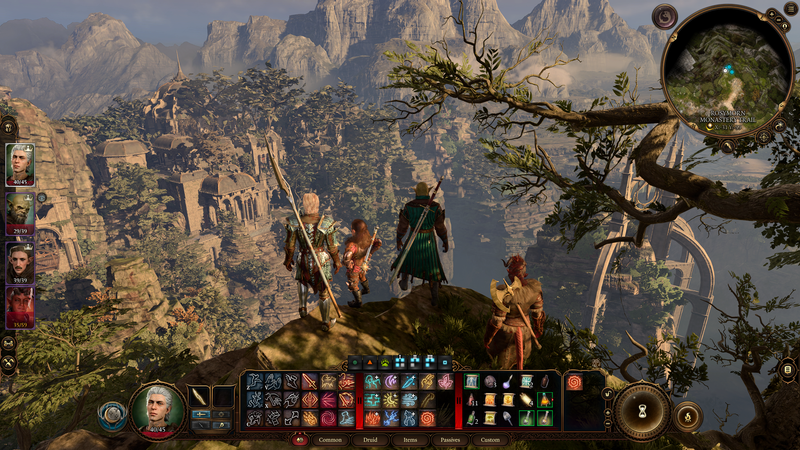The width and height of the screenshot is (800, 450).
Task: Select the red-skinned horned companion portrait
Action: coord(20,307)
